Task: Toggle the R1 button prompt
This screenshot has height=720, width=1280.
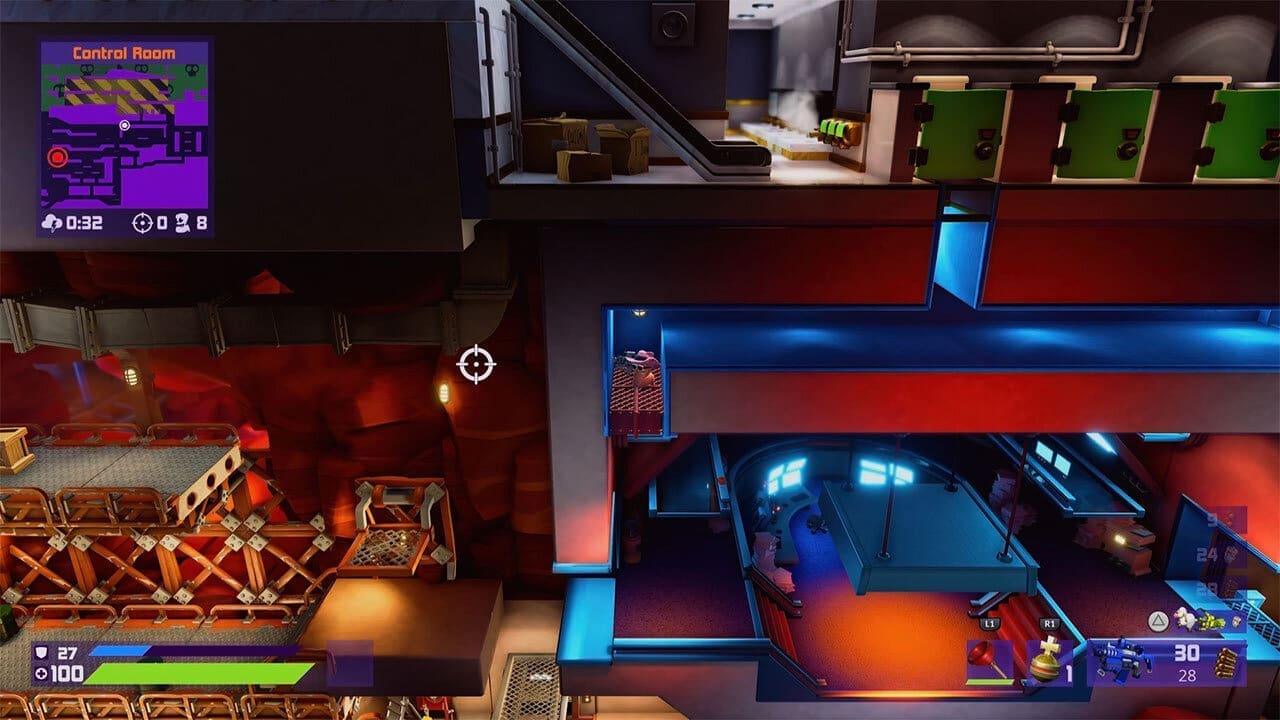Action: pyautogui.click(x=1051, y=625)
